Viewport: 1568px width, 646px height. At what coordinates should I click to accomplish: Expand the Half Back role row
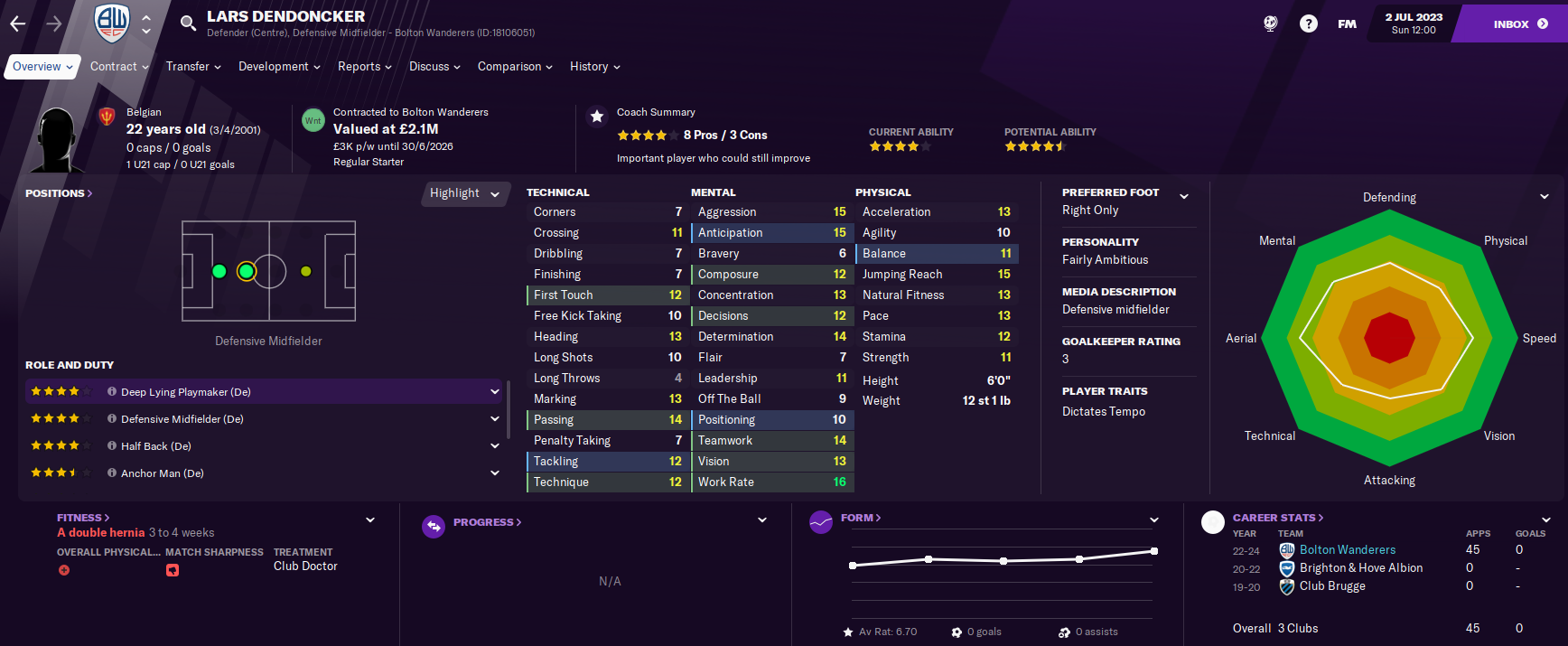coord(494,446)
